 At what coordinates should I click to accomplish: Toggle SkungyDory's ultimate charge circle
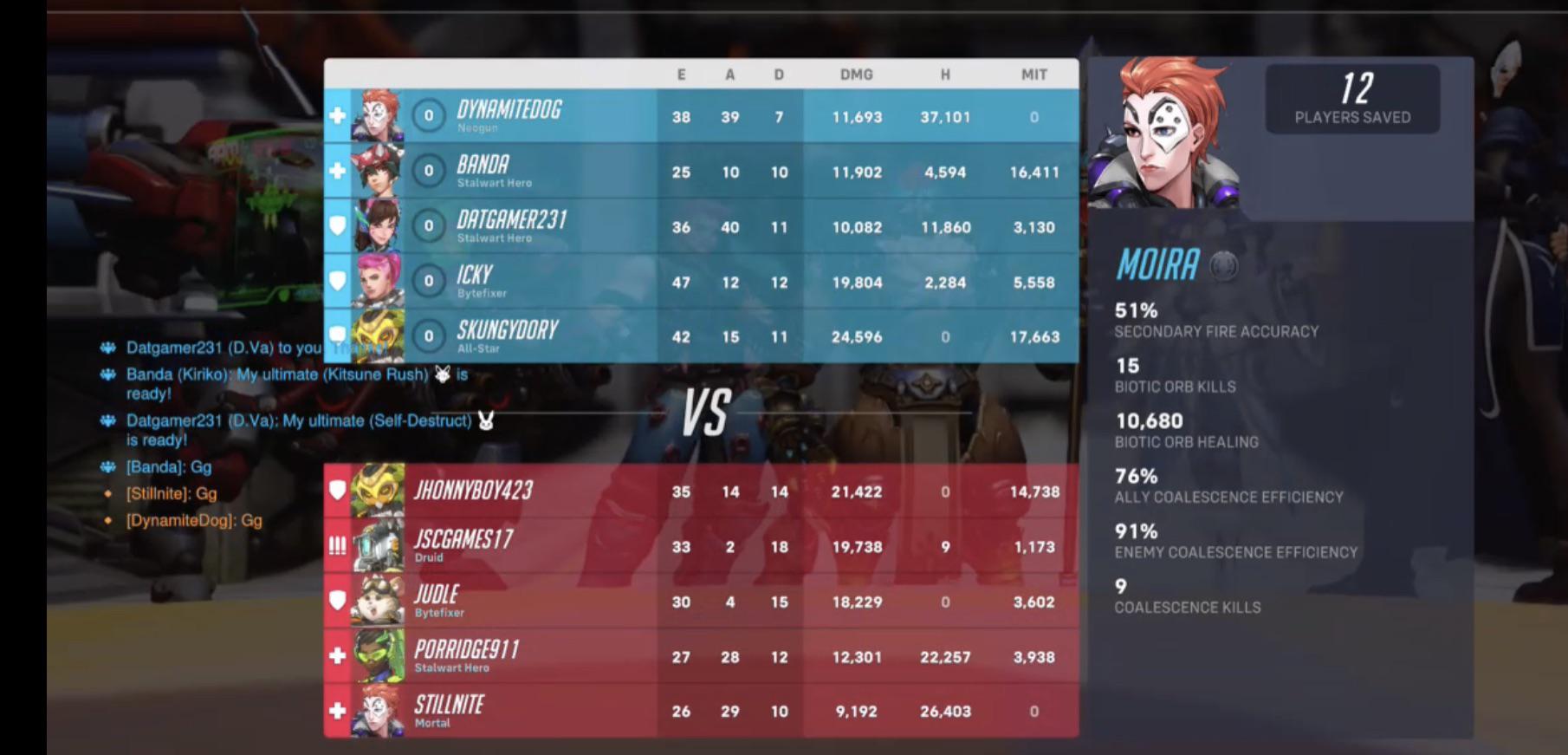(428, 336)
